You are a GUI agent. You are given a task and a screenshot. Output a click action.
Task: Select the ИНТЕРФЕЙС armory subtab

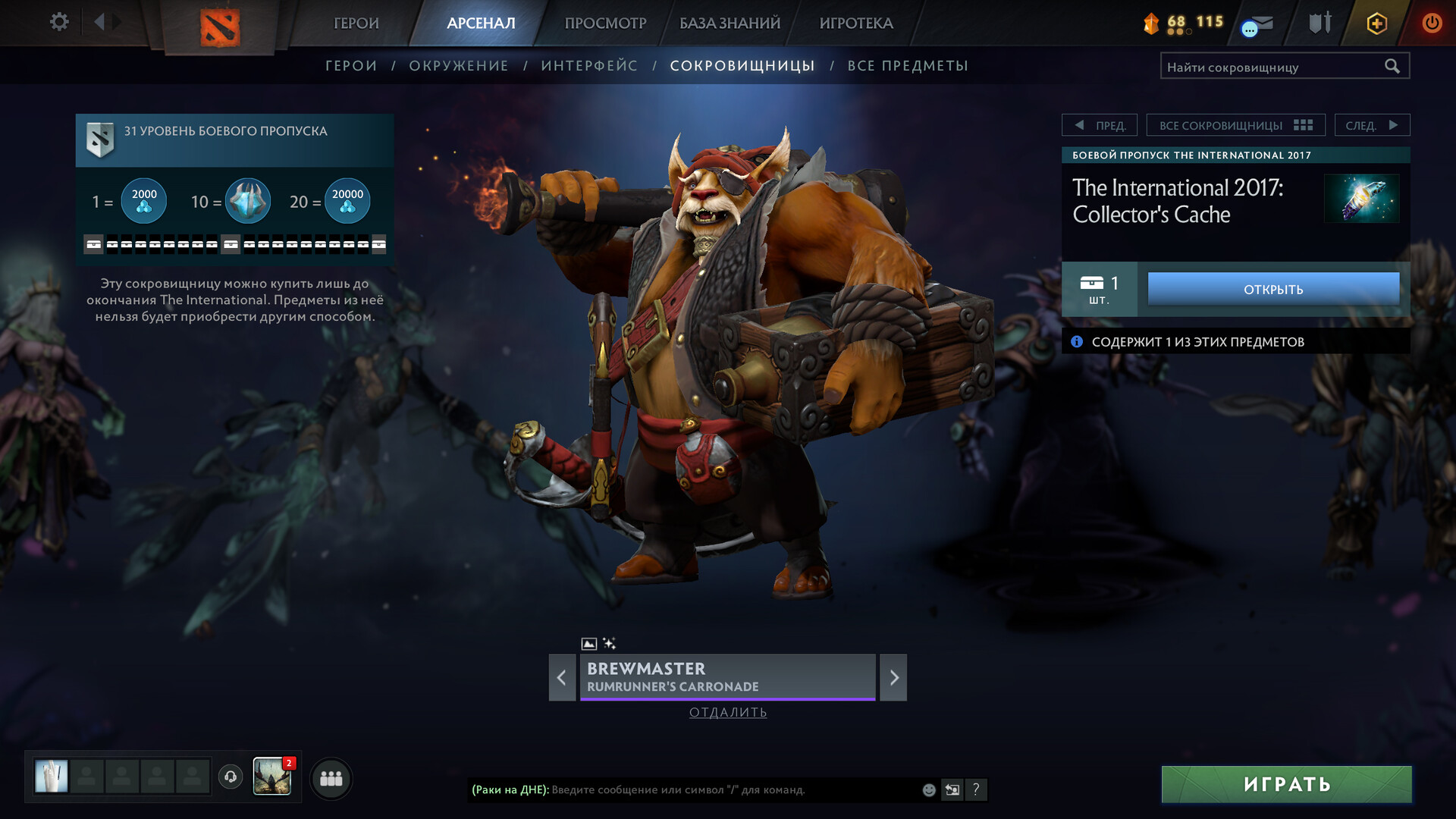pos(589,66)
